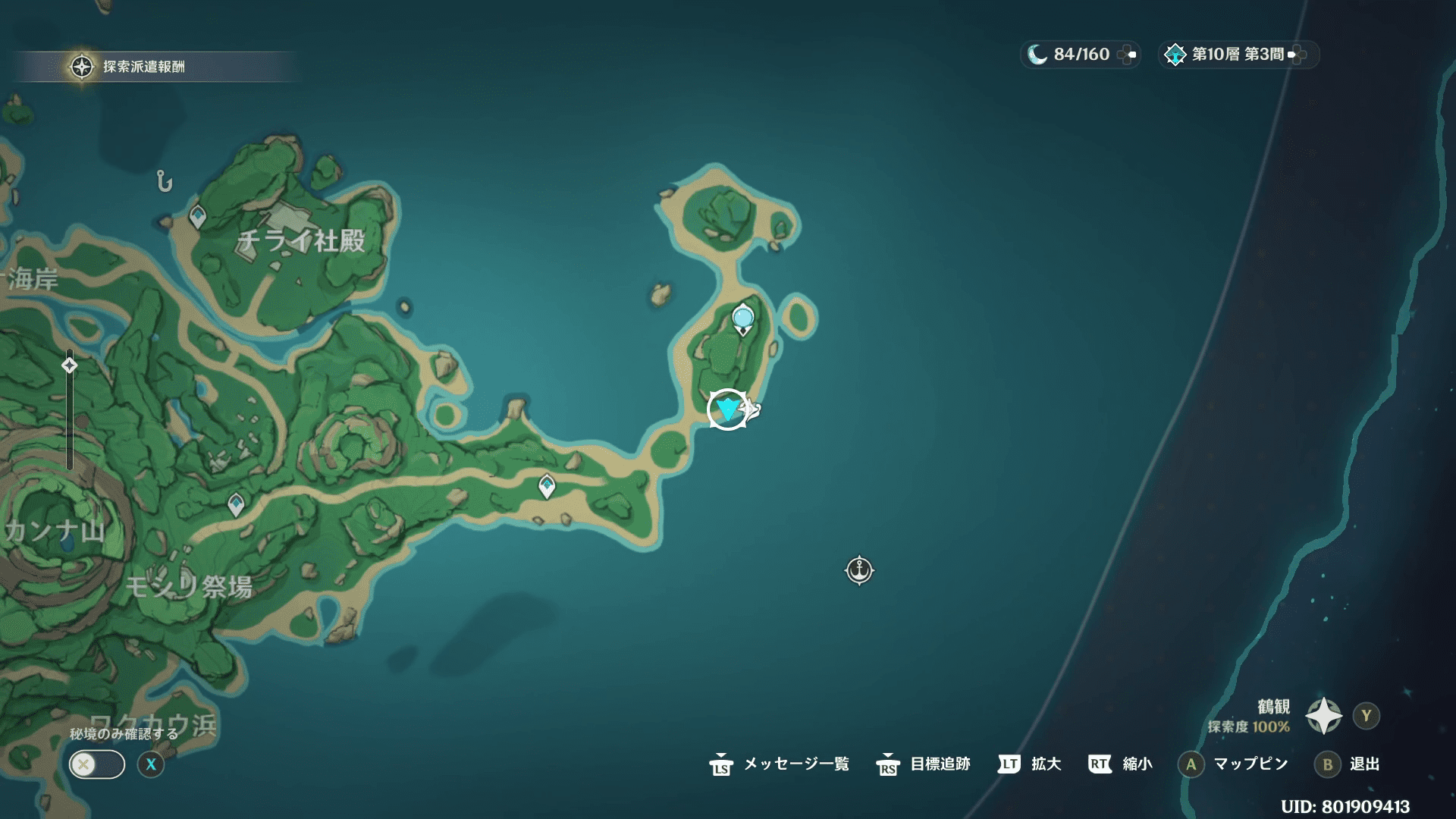Open the 鶴観 region selector star icon
Viewport: 1456px width, 819px height.
pyautogui.click(x=1324, y=716)
